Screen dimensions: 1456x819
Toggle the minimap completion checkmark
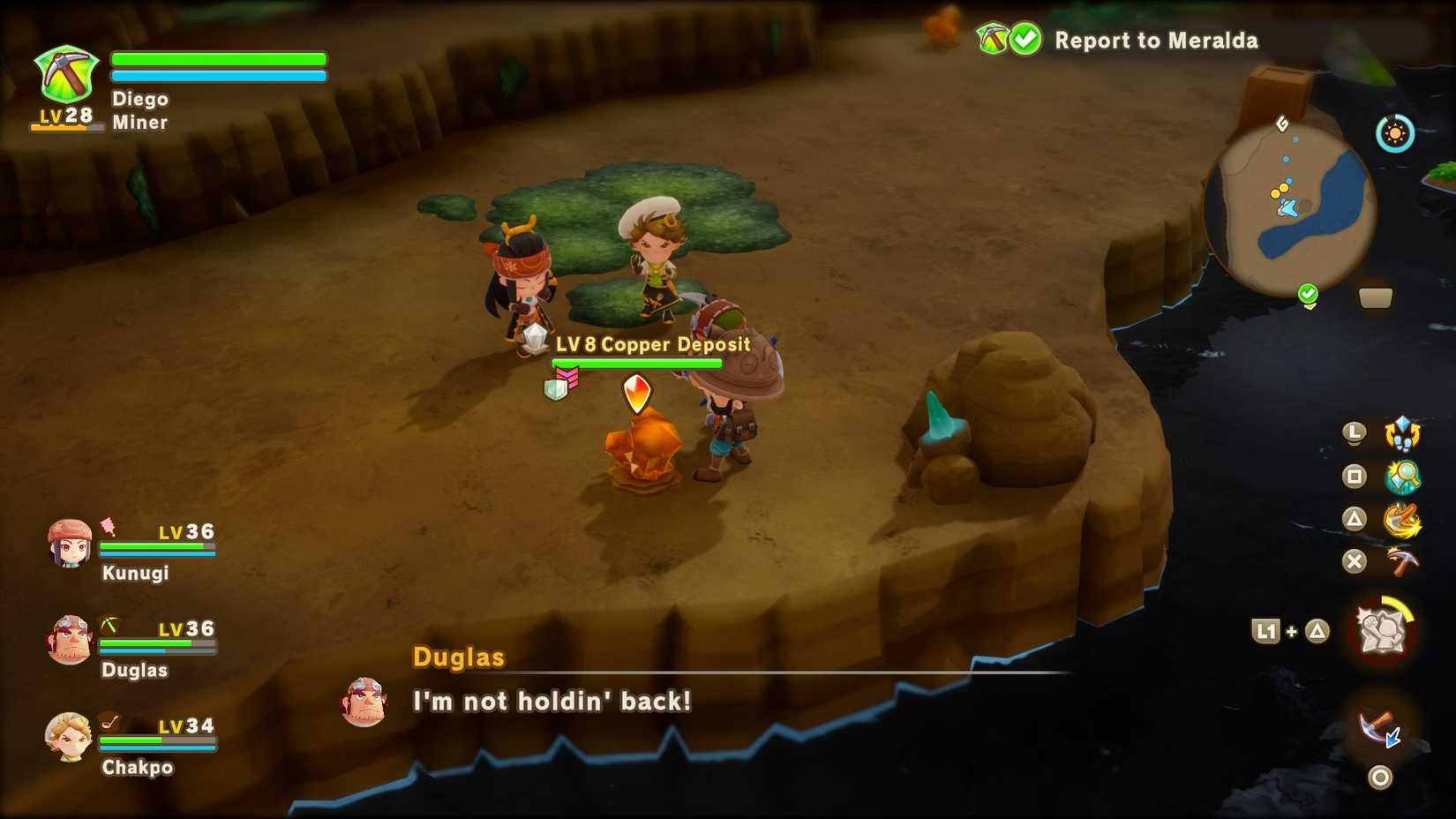[1308, 292]
